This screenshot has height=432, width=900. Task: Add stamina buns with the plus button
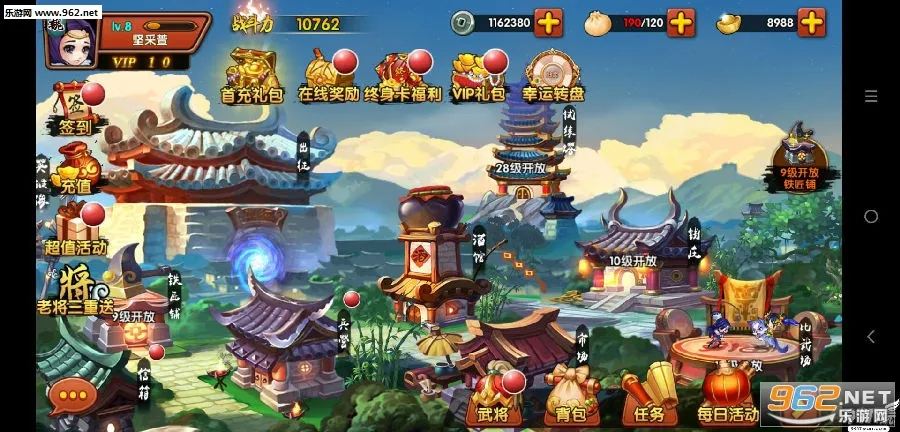point(680,22)
